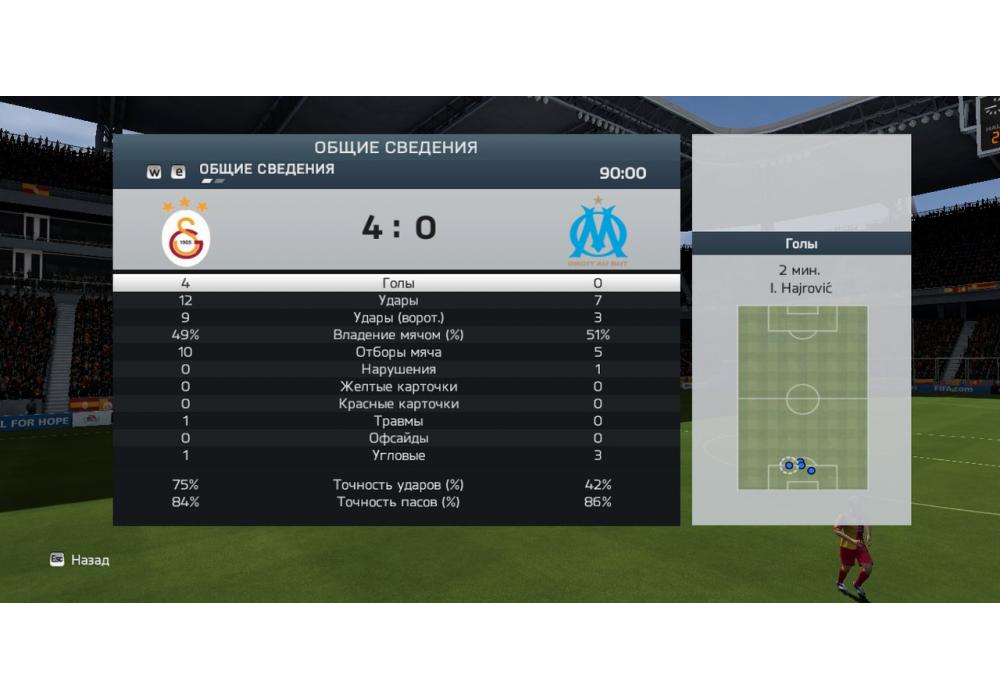The image size is (1000, 700).
Task: Show the Травмы row details
Action: pyautogui.click(x=398, y=421)
